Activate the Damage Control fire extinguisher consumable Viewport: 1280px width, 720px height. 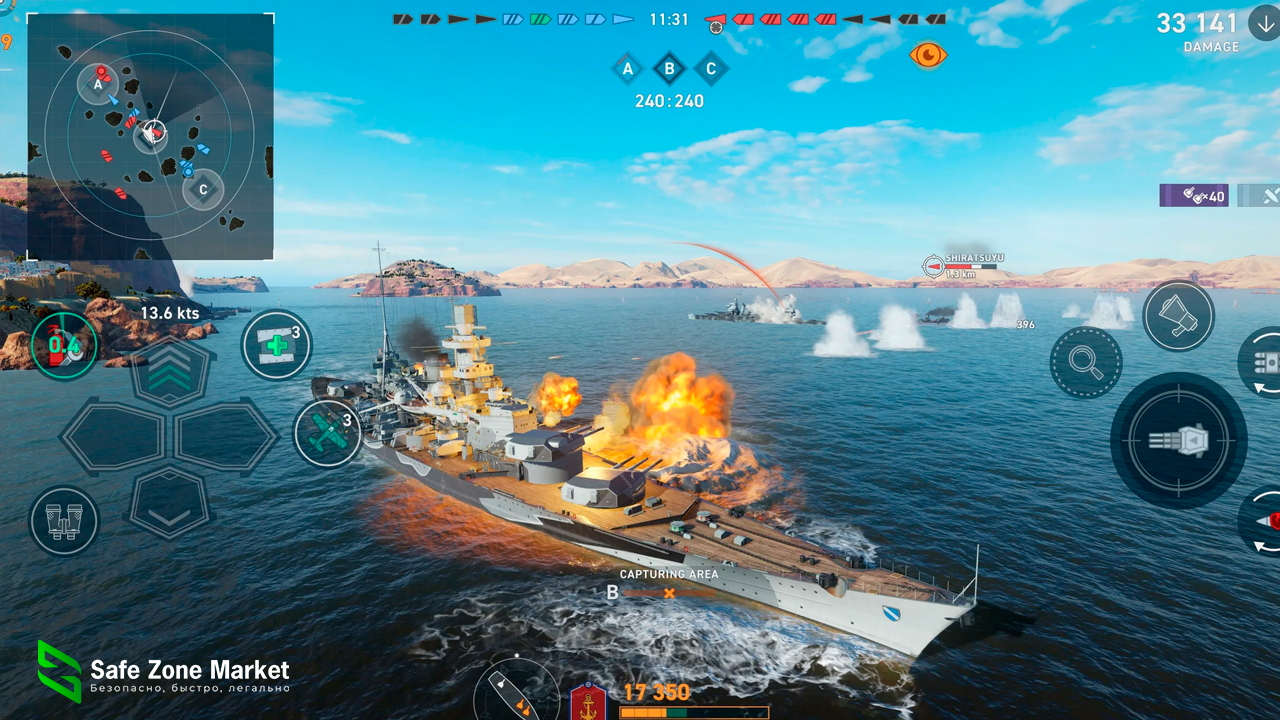coord(62,344)
